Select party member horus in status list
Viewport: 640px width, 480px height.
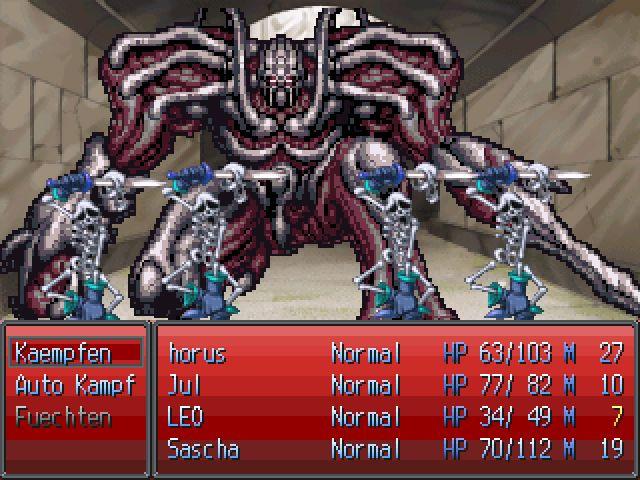(x=198, y=353)
